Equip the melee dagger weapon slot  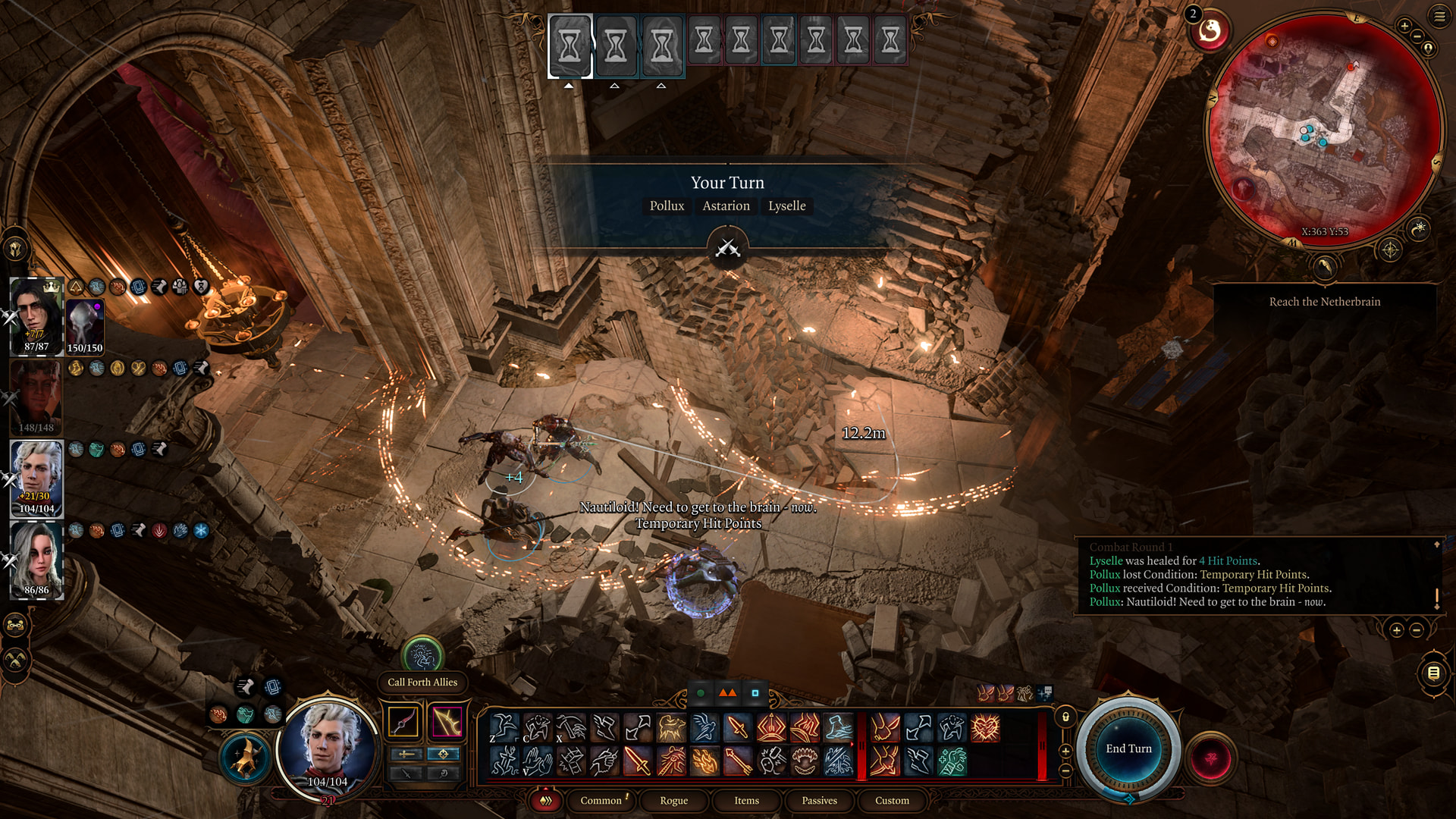coord(403,721)
